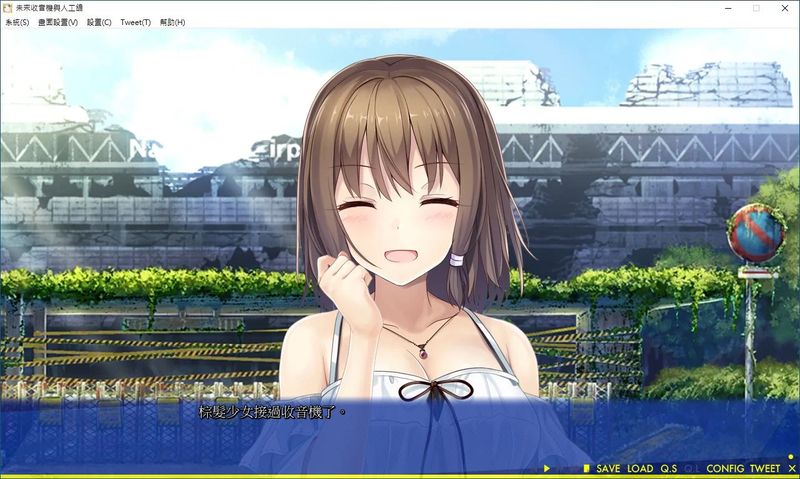Close the game window
This screenshot has height=479, width=800.
coord(785,8)
